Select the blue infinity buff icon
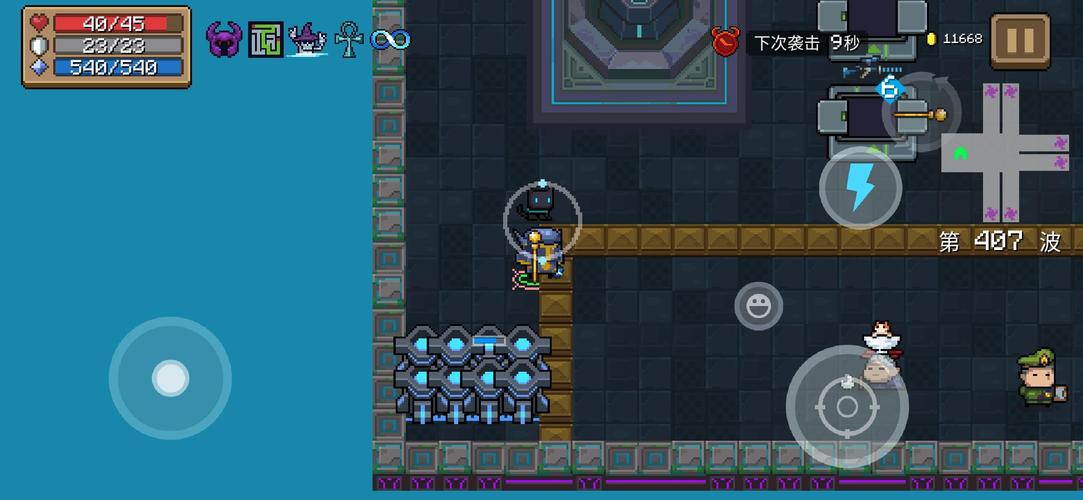 coord(389,40)
